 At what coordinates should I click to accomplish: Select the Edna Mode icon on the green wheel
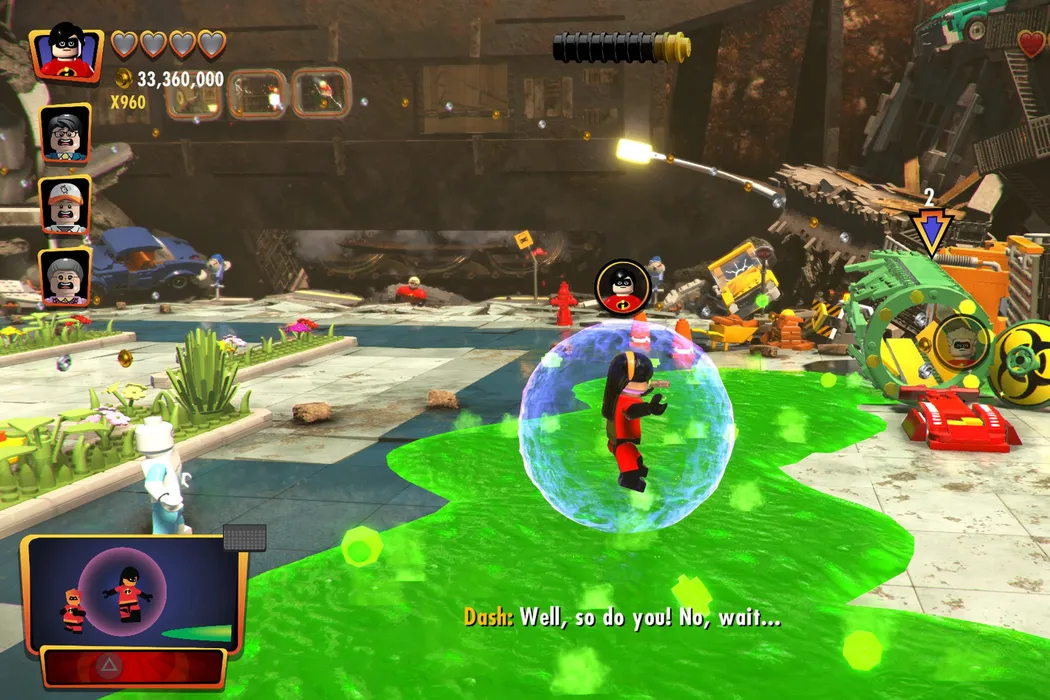pyautogui.click(x=962, y=343)
